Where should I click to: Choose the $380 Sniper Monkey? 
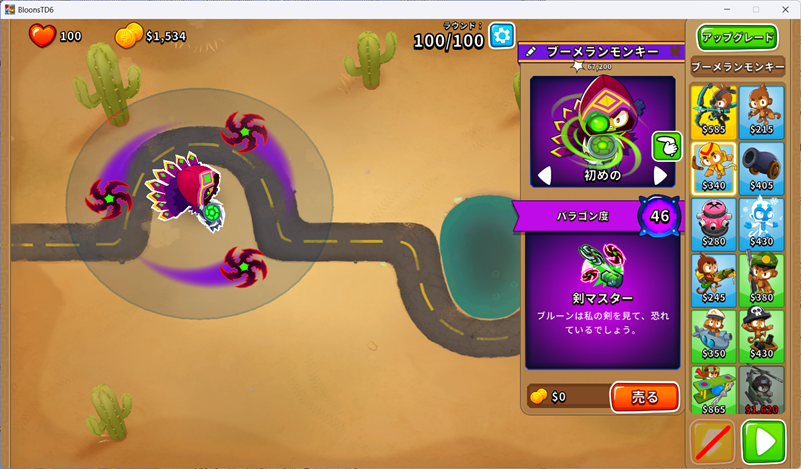pyautogui.click(x=762, y=279)
